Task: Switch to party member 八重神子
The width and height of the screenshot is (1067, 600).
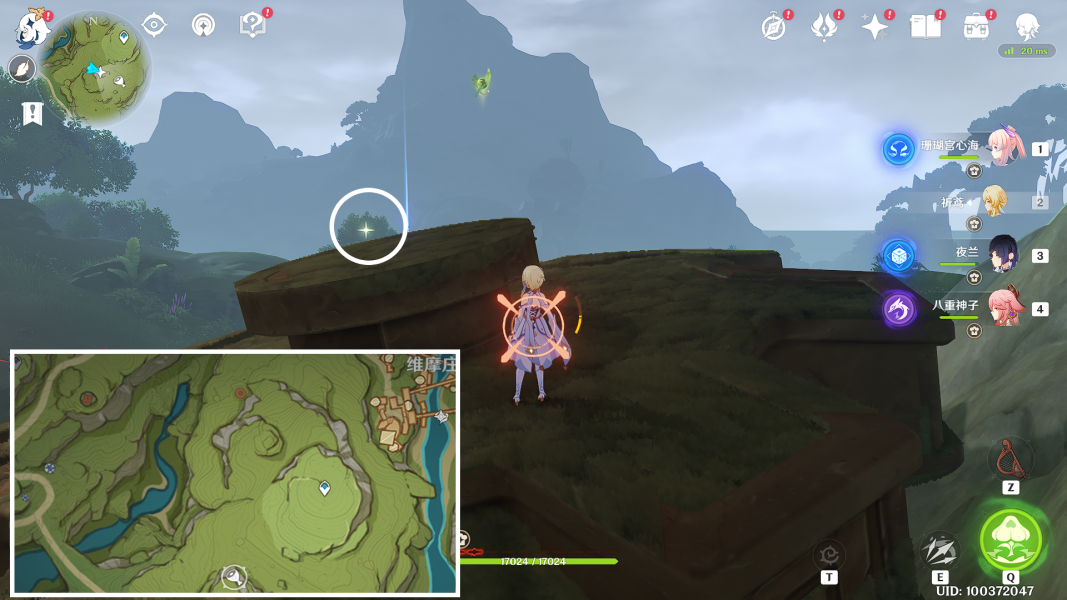Action: point(1003,307)
